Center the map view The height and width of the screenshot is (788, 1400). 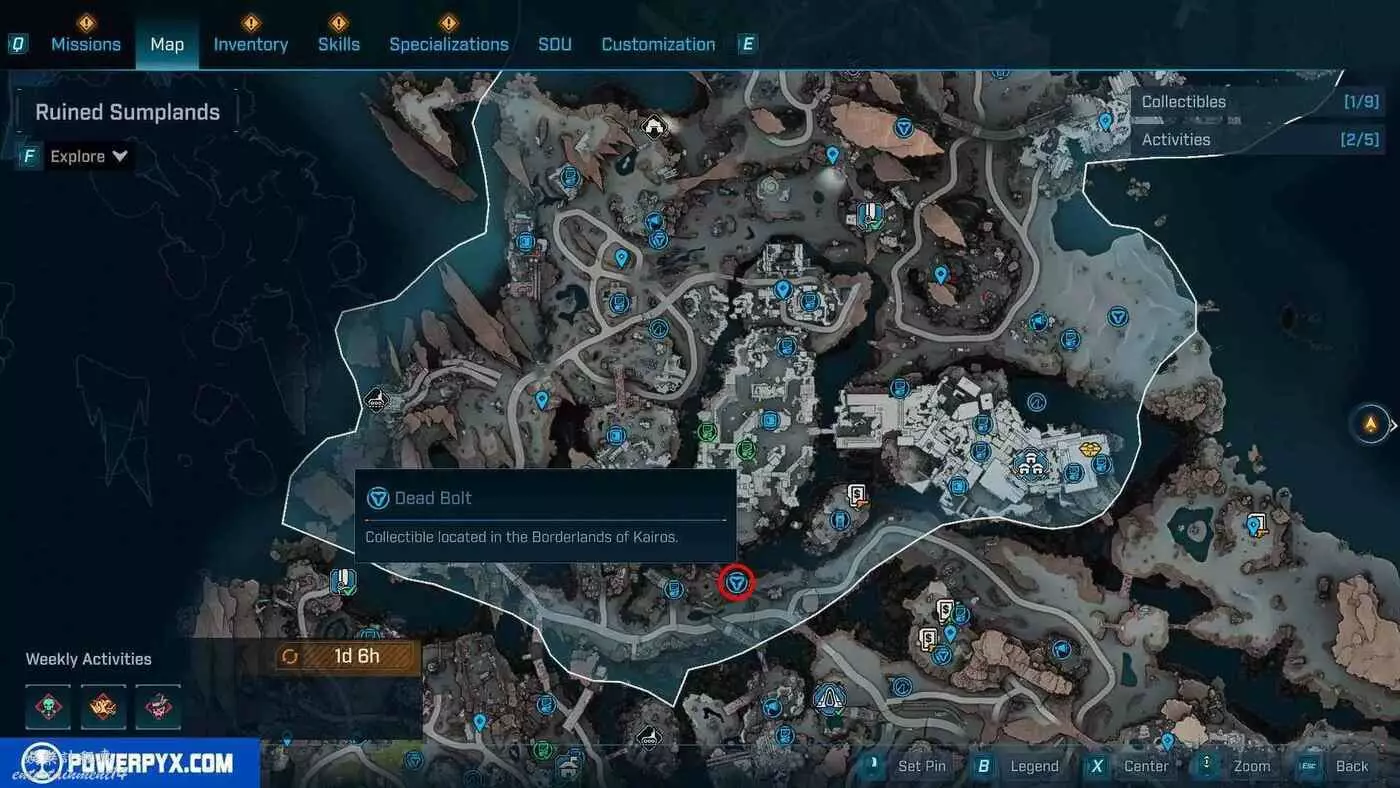1132,766
